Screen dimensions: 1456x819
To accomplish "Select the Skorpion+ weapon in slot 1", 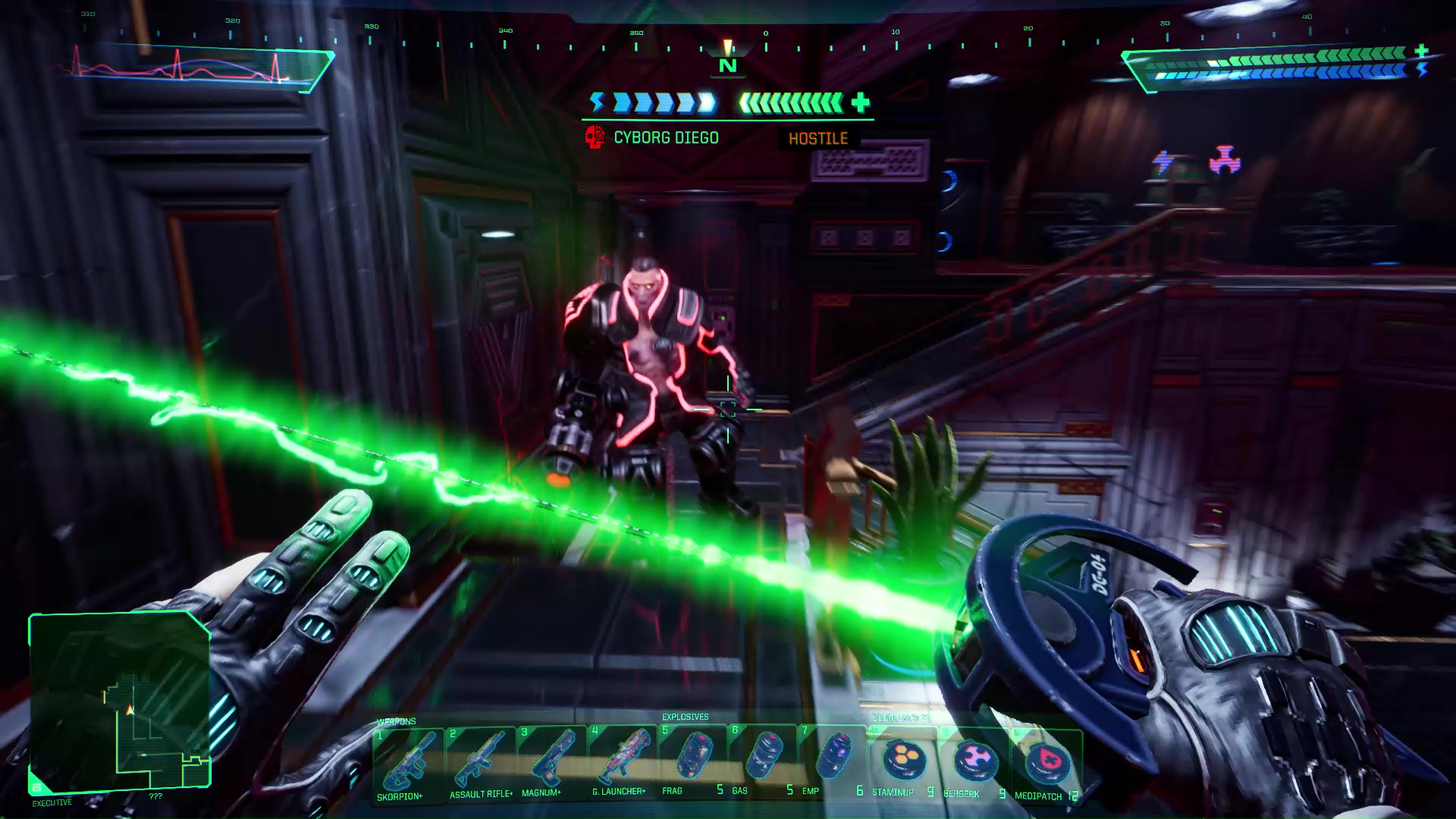I will click(x=409, y=762).
